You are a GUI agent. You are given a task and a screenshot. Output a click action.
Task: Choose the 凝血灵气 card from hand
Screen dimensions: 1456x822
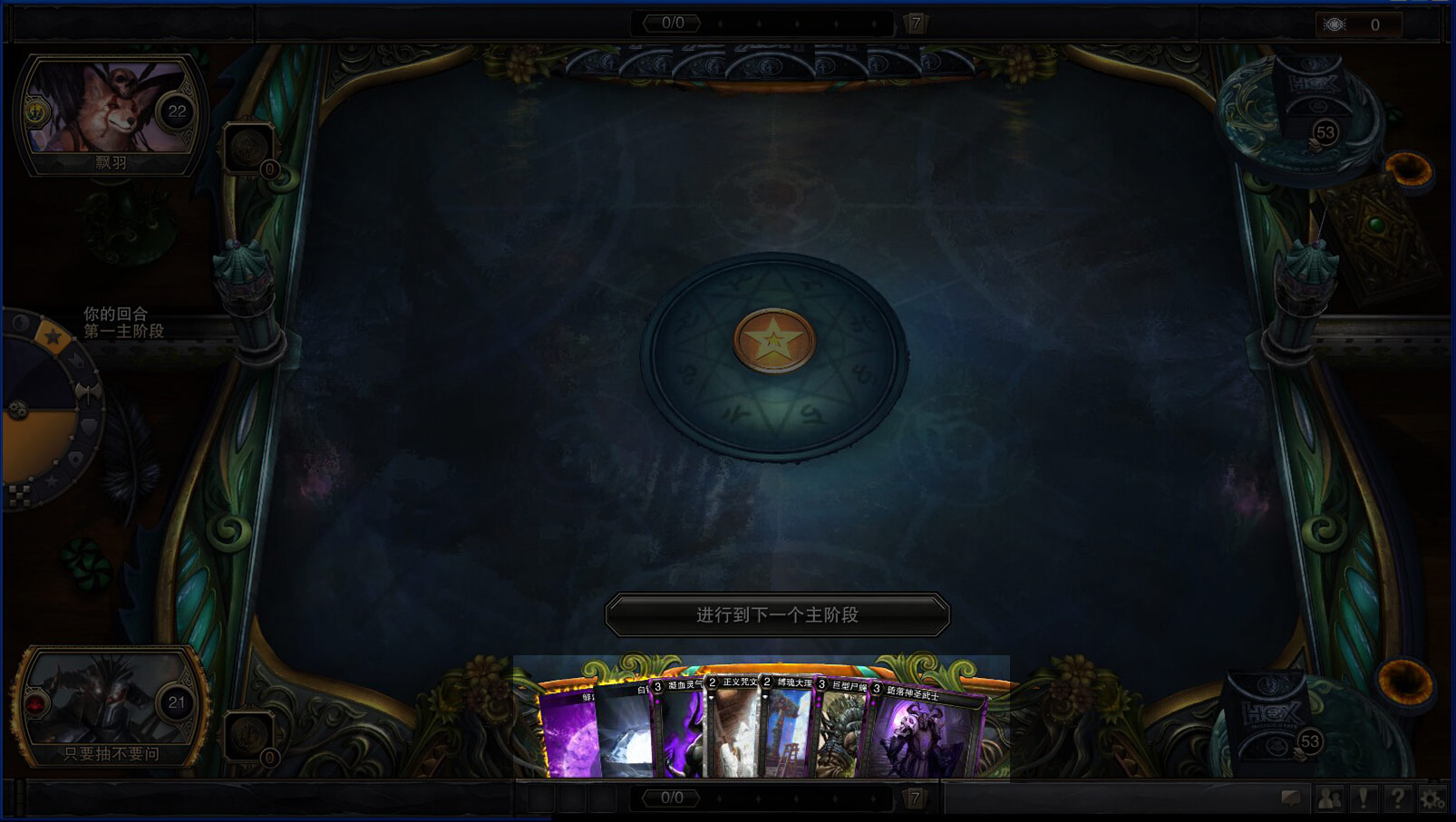tap(680, 736)
